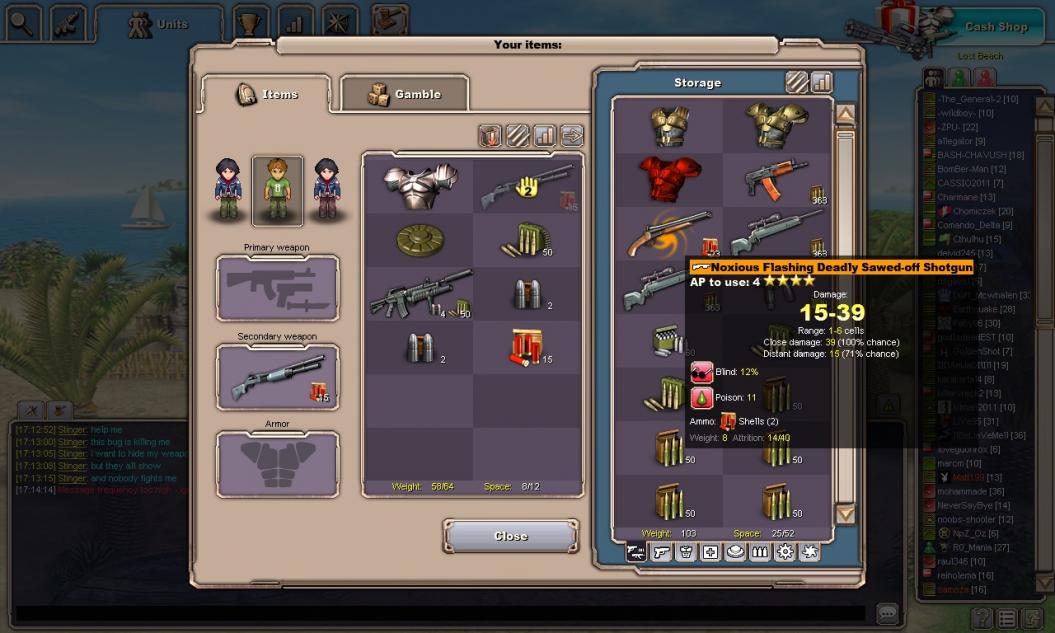Screen dimensions: 1055x633
Task: Open the Units tab
Action: pos(159,25)
